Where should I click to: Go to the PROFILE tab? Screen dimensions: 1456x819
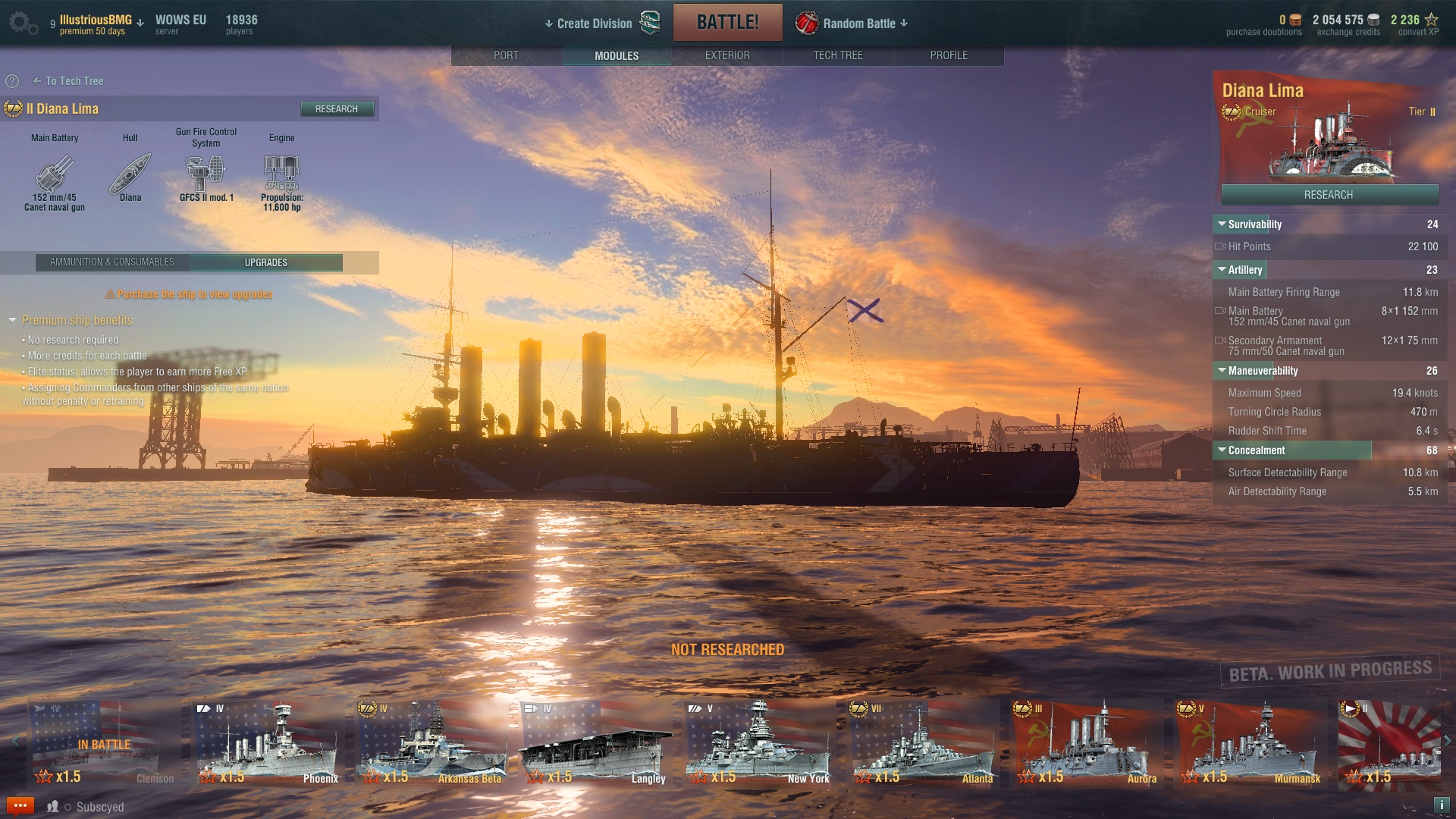(x=949, y=55)
